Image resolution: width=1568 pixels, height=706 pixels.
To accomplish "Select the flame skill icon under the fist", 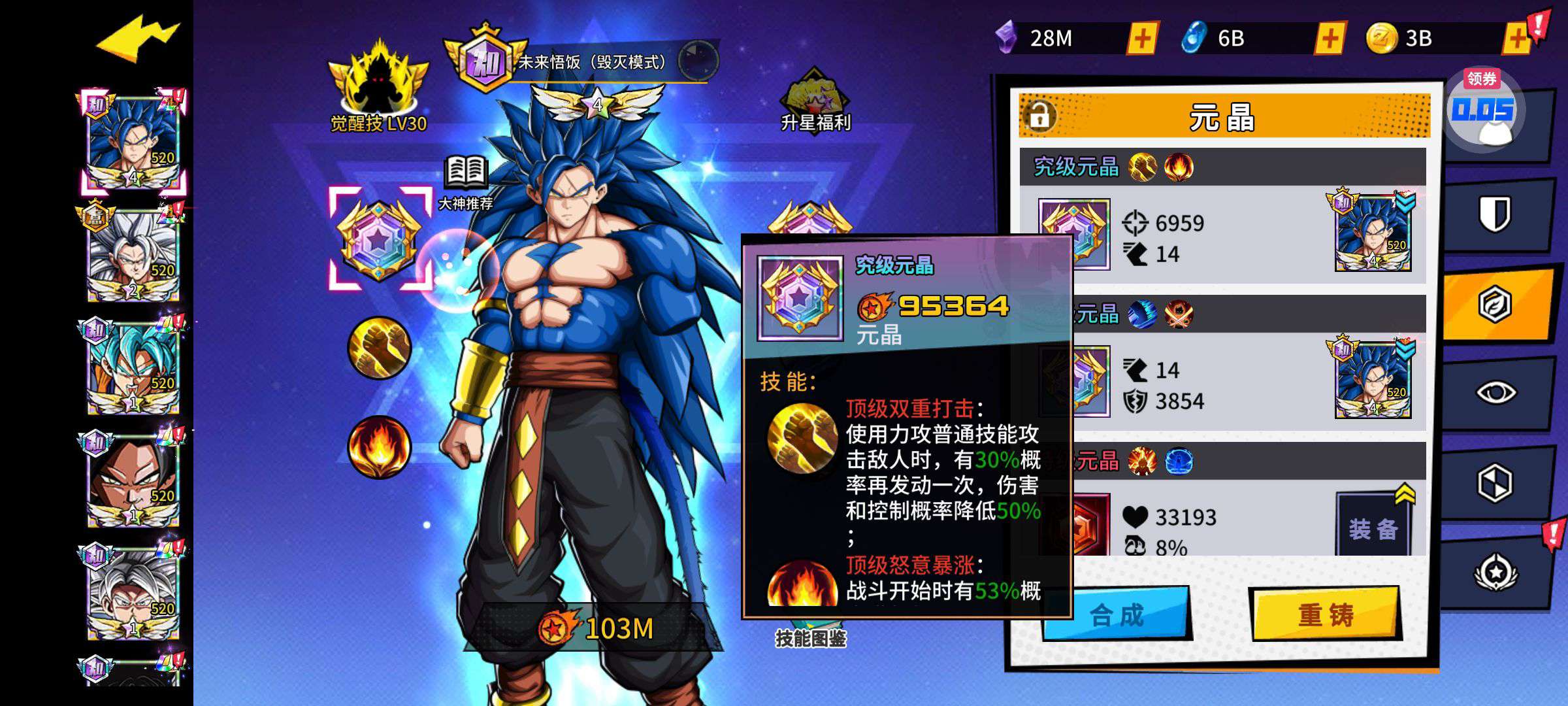I will (x=379, y=447).
